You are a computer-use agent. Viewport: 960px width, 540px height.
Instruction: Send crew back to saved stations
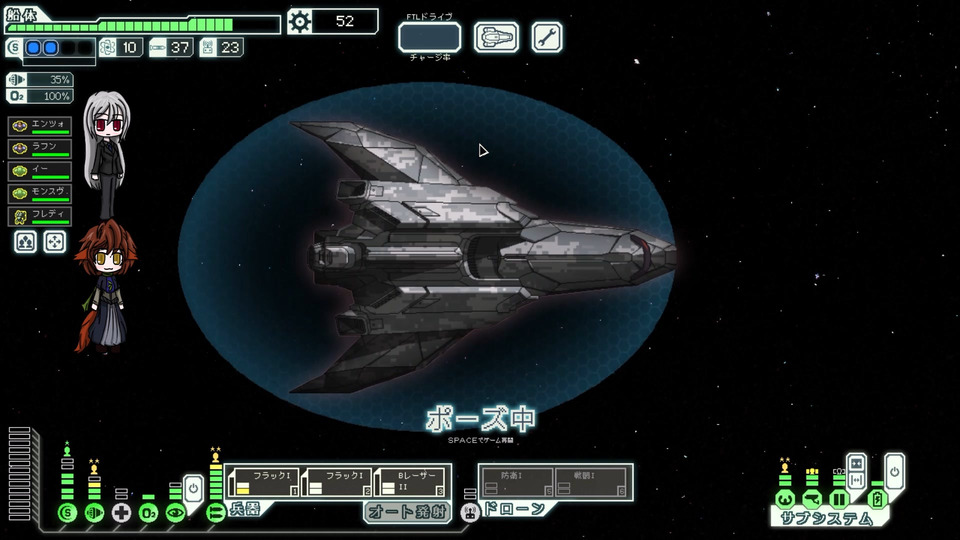coord(55,242)
